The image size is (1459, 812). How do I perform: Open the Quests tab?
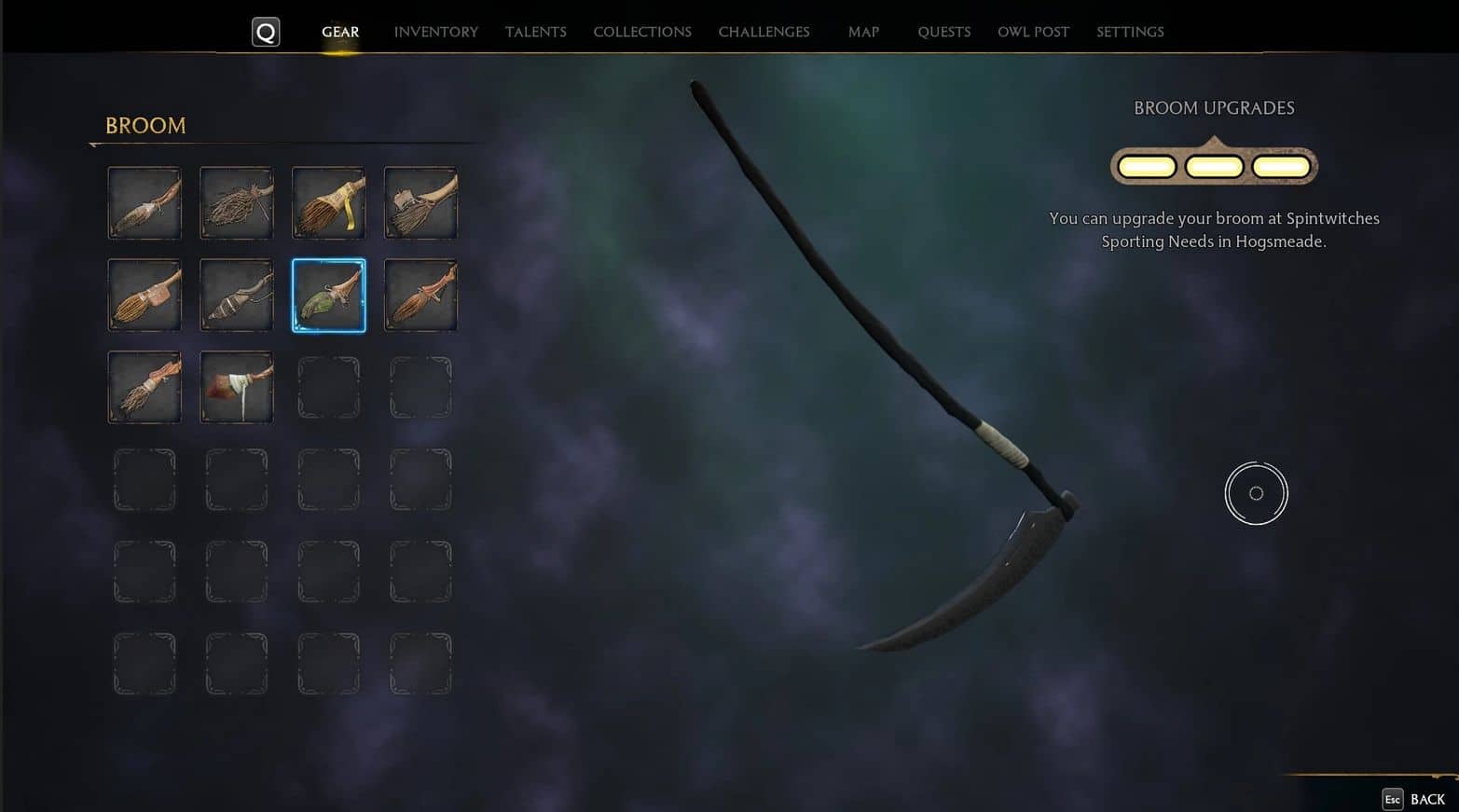pos(943,32)
